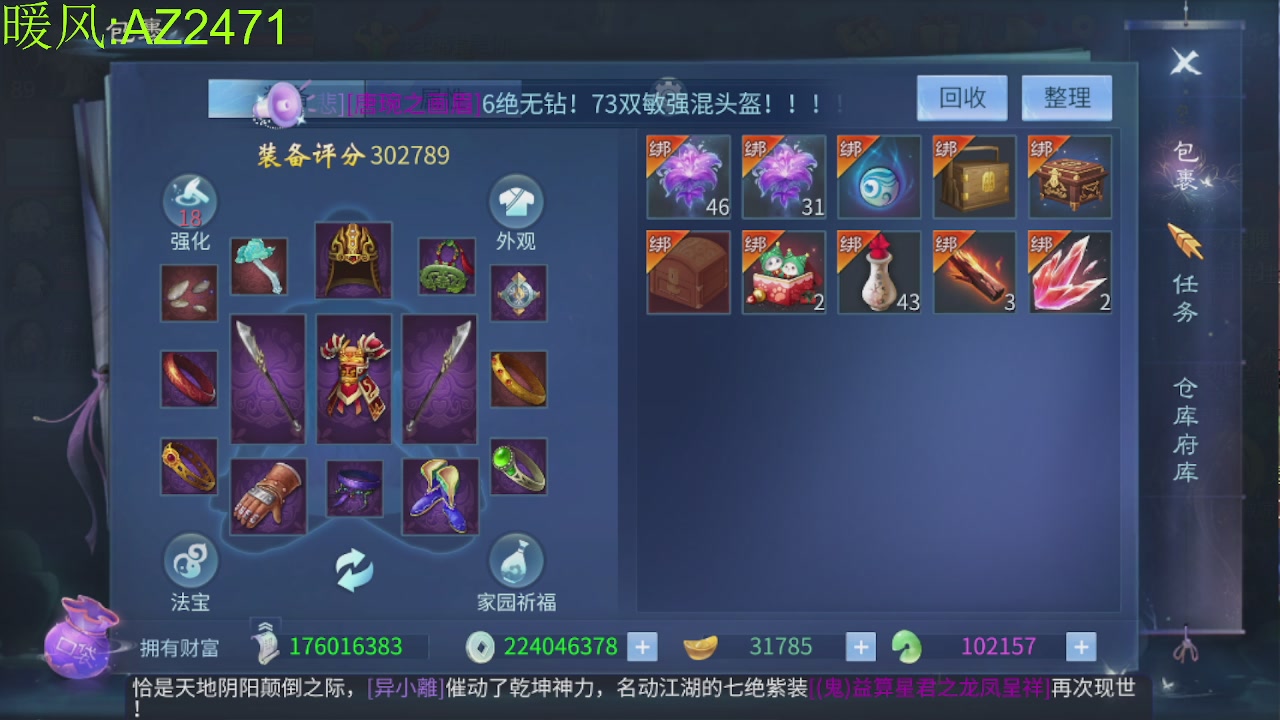Screen dimensions: 1280x720
Task: Open the 家园祈福 (Home Blessing) icon
Action: (517, 564)
